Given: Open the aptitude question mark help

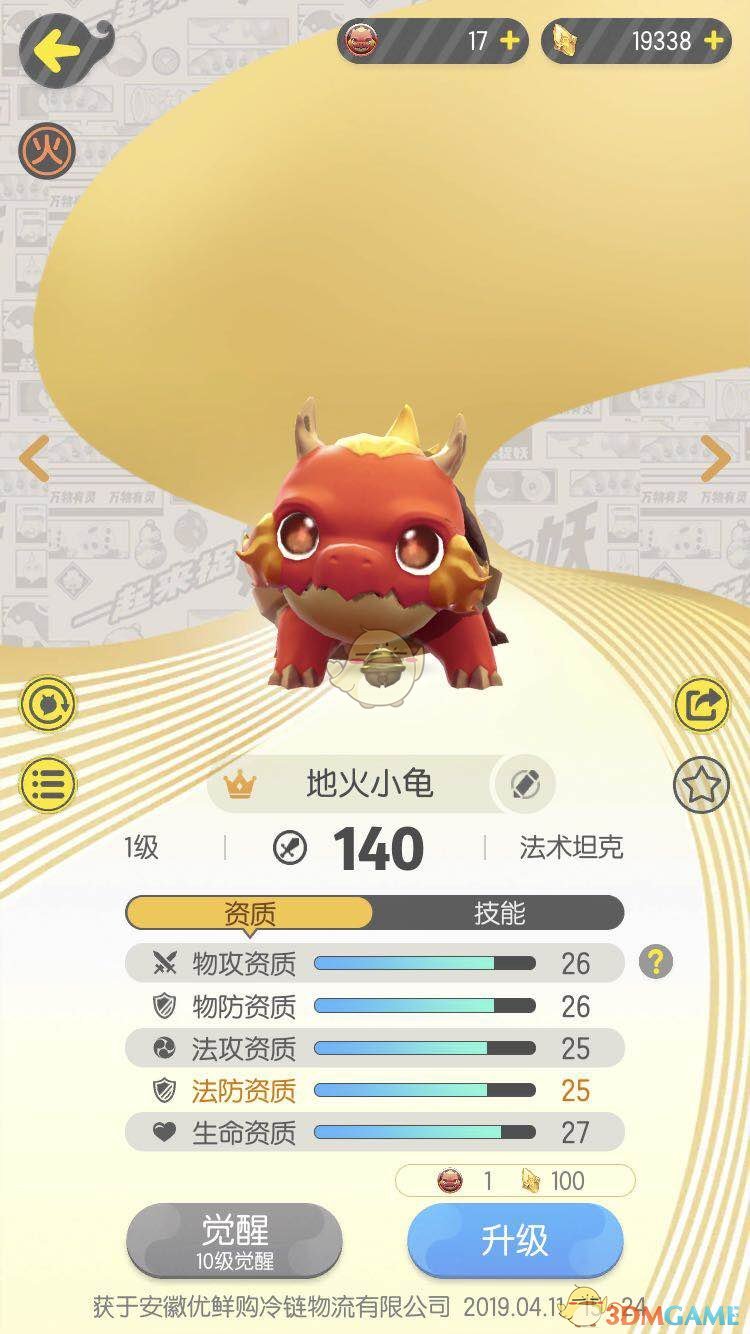Looking at the screenshot, I should tap(656, 962).
